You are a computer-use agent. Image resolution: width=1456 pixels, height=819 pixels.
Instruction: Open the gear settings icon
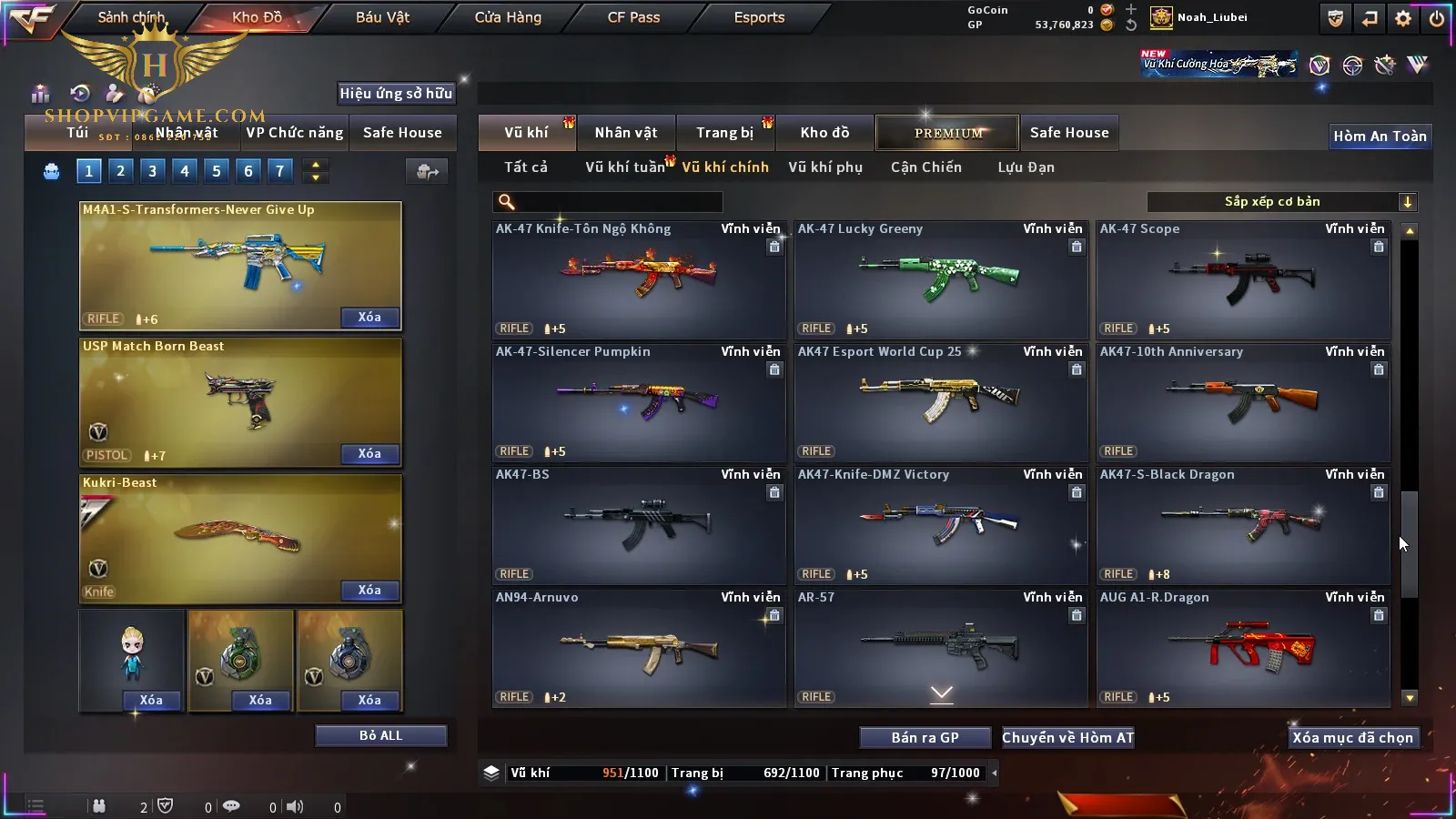click(1403, 18)
